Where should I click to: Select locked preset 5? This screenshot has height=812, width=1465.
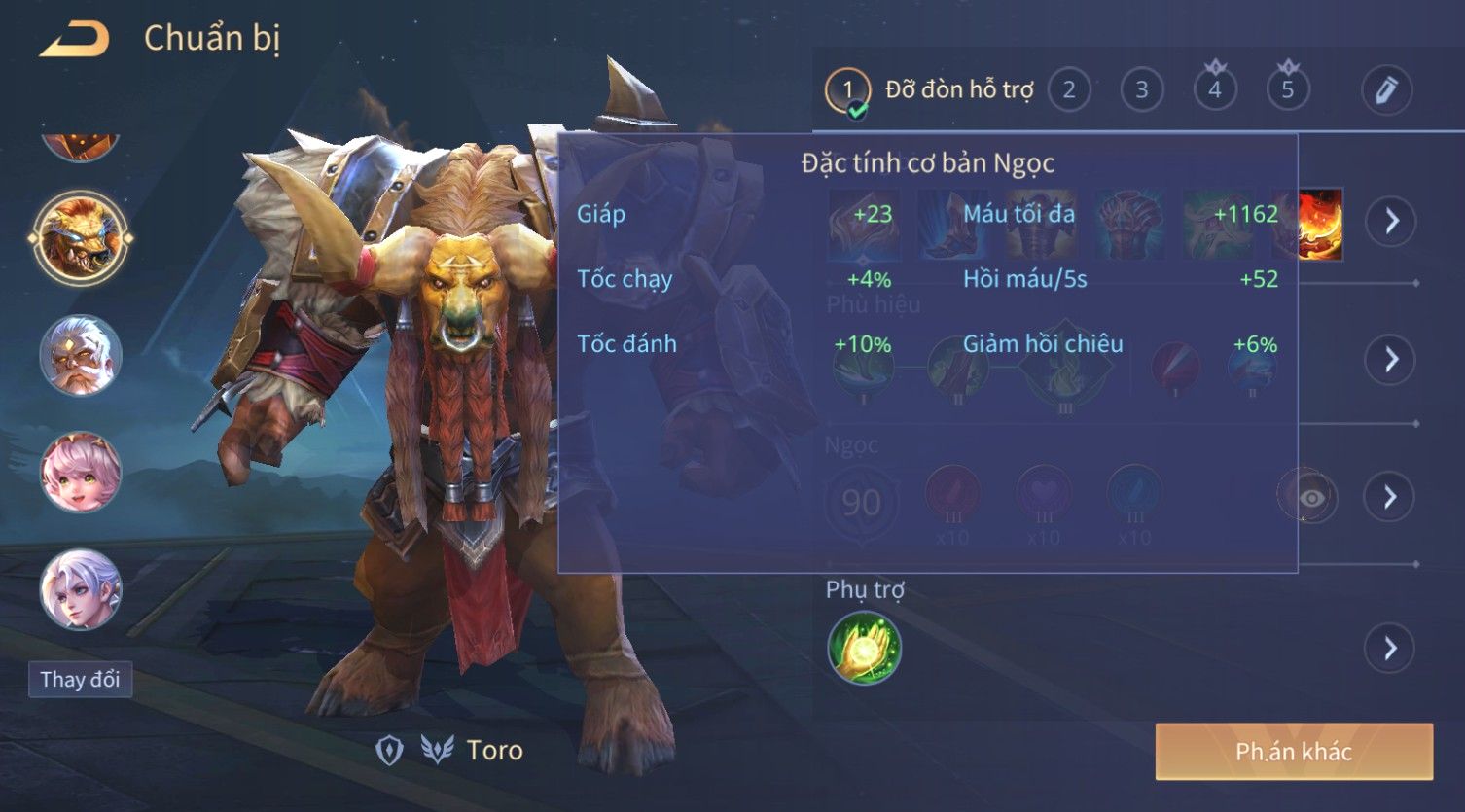pos(1288,90)
